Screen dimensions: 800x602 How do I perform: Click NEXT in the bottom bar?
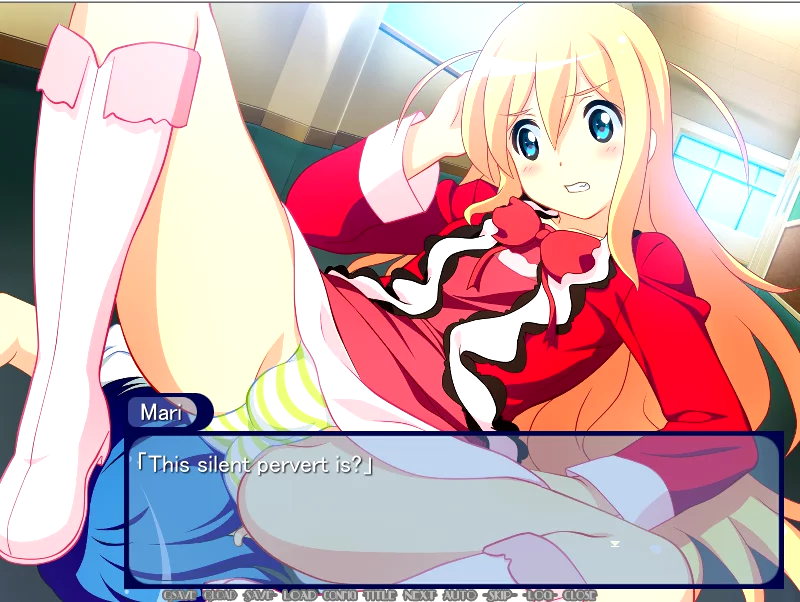click(x=419, y=595)
